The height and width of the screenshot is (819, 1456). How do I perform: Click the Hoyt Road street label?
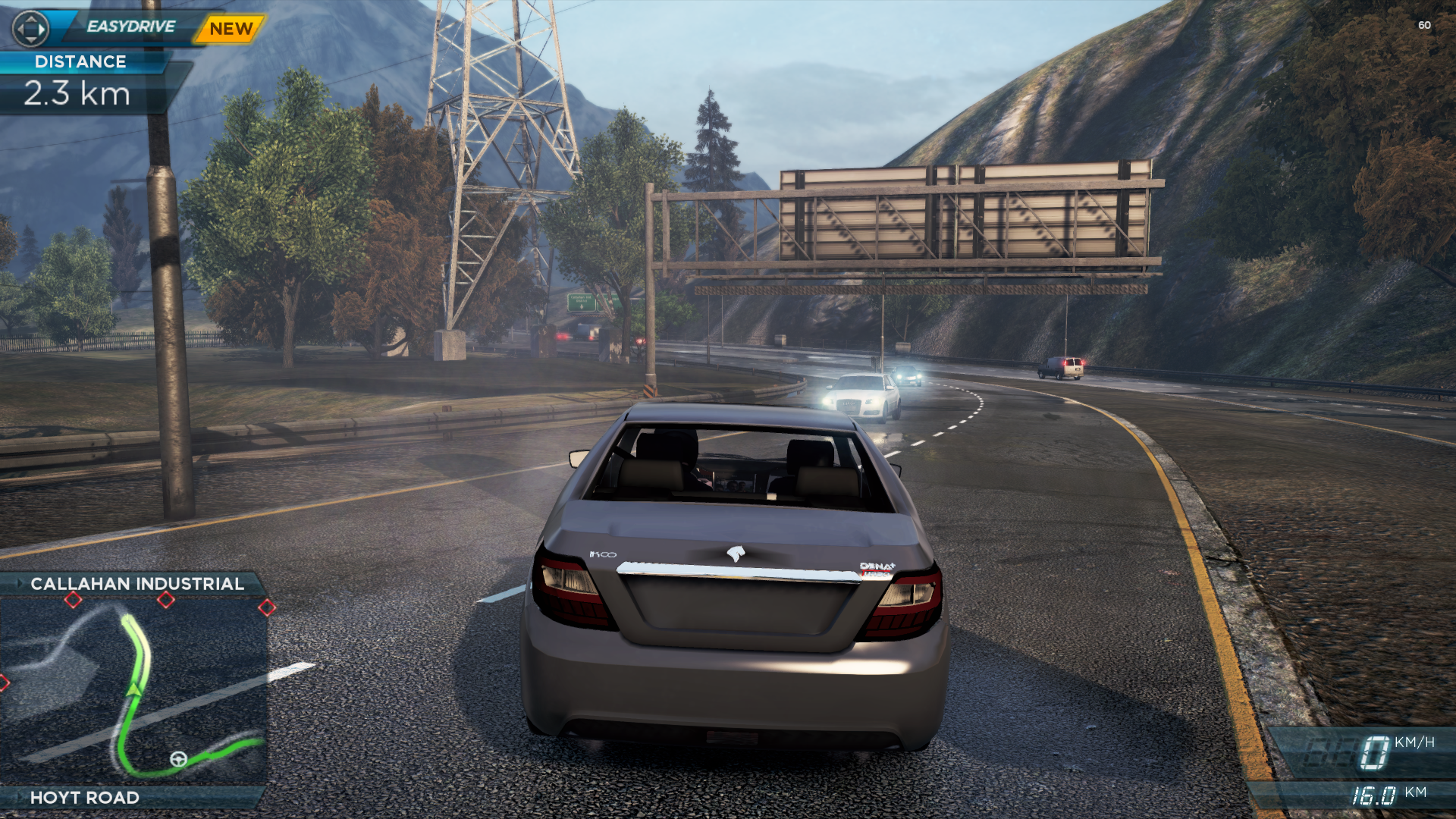click(x=85, y=798)
